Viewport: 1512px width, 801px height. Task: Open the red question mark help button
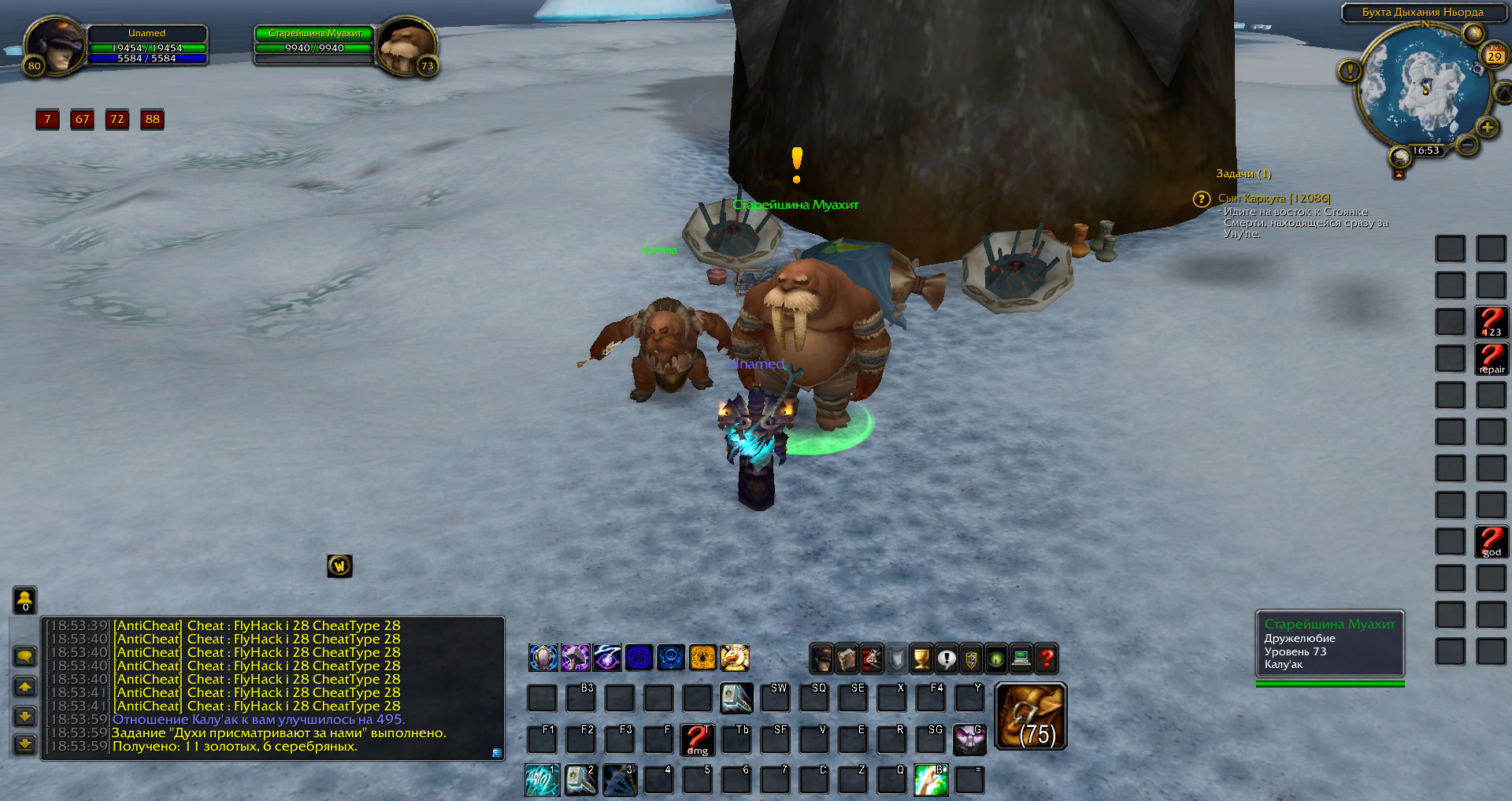[1047, 658]
